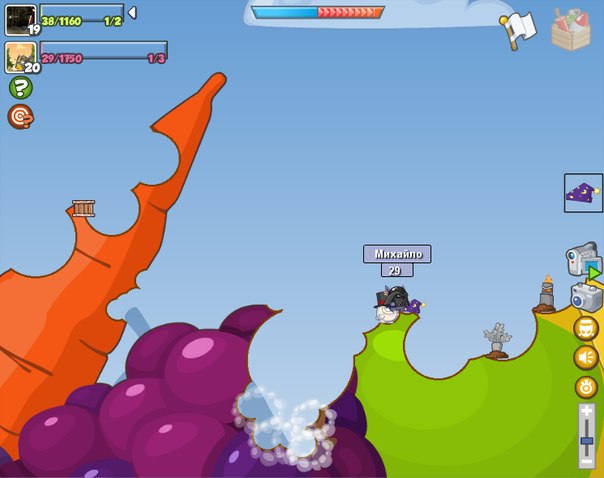604x478 pixels.
Task: Select the second player's level 20 avatar
Action: (x=20, y=57)
